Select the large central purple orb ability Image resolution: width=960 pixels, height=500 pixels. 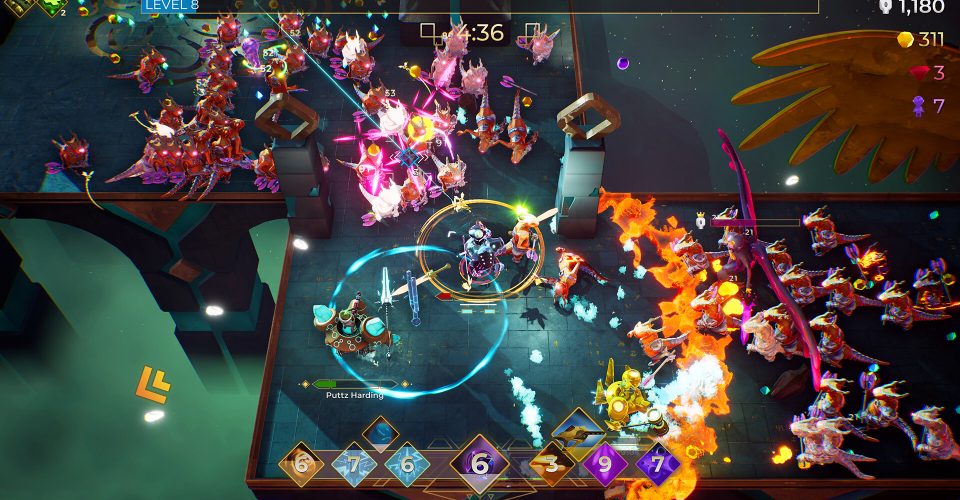[x=479, y=465]
